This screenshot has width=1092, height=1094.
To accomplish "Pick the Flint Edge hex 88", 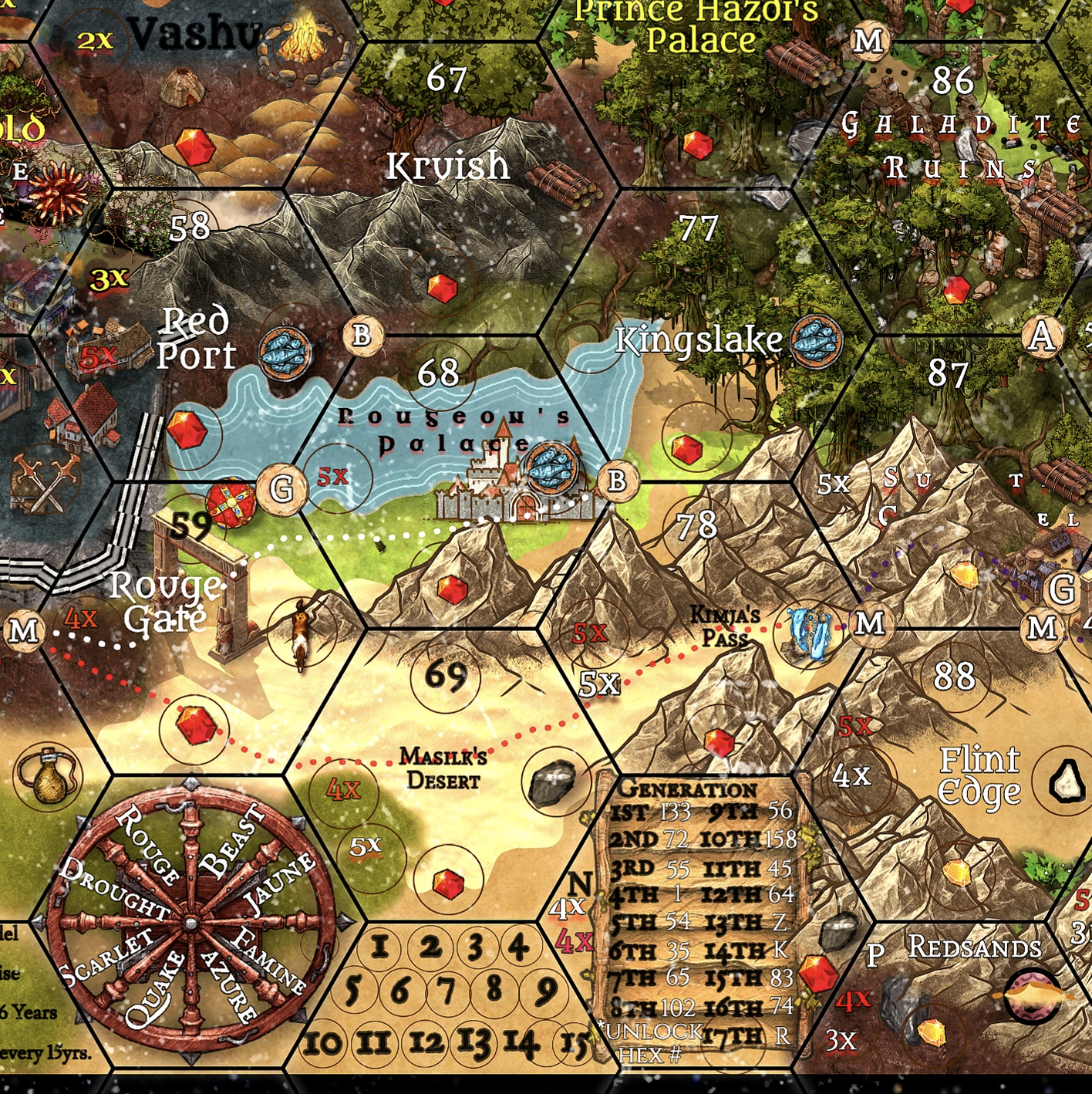I will (954, 677).
